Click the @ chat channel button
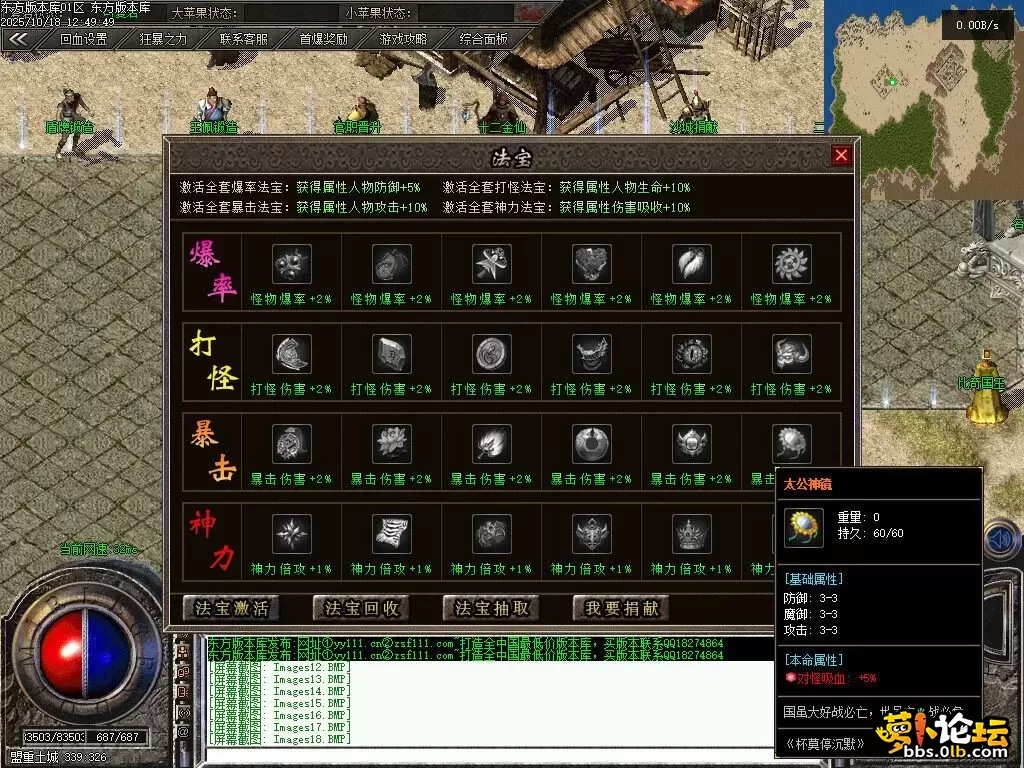The height and width of the screenshot is (768, 1024). (183, 732)
